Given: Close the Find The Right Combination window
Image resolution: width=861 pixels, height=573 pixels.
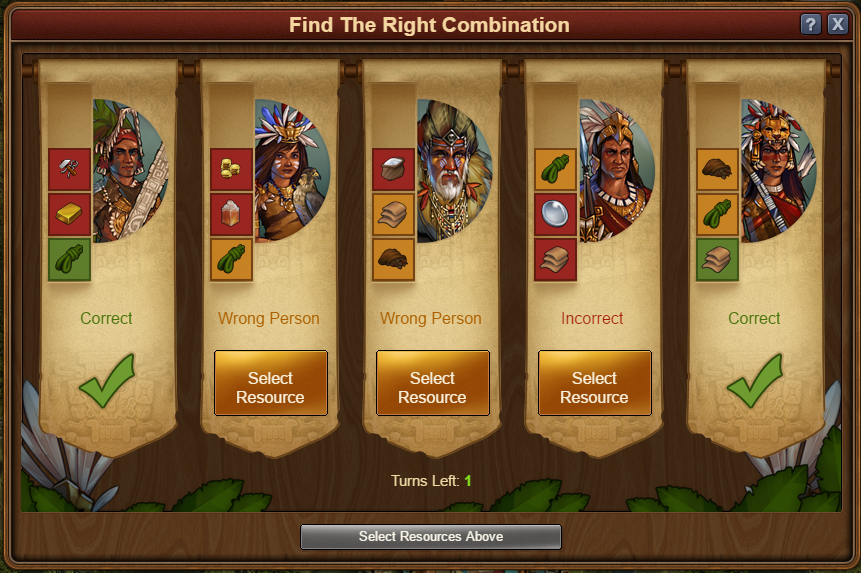Looking at the screenshot, I should click(837, 25).
